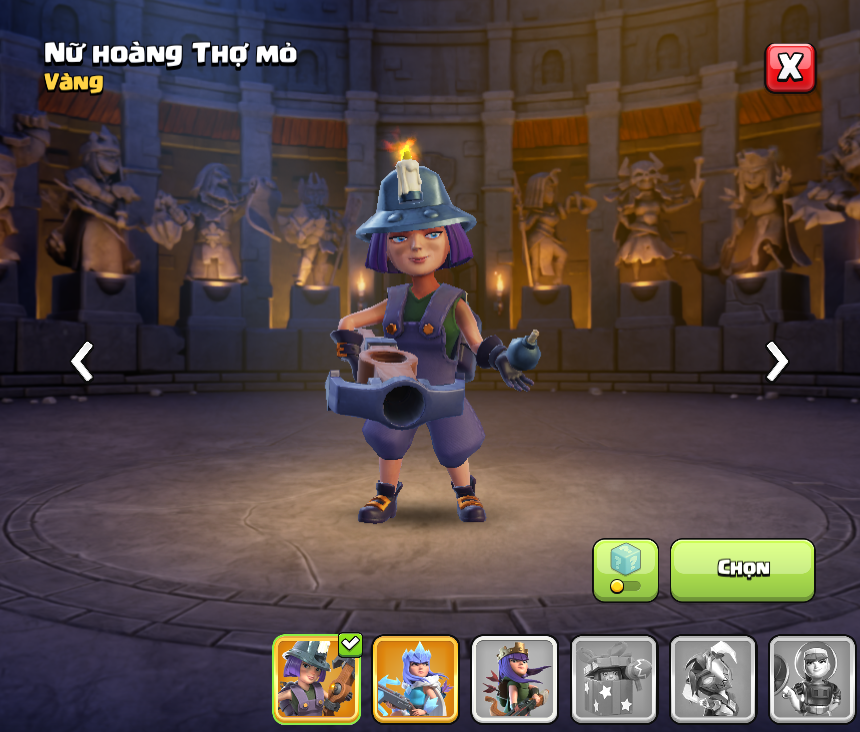Choose the Ice Queen skin thumbnail
Screen dimensions: 860x732
tap(415, 679)
